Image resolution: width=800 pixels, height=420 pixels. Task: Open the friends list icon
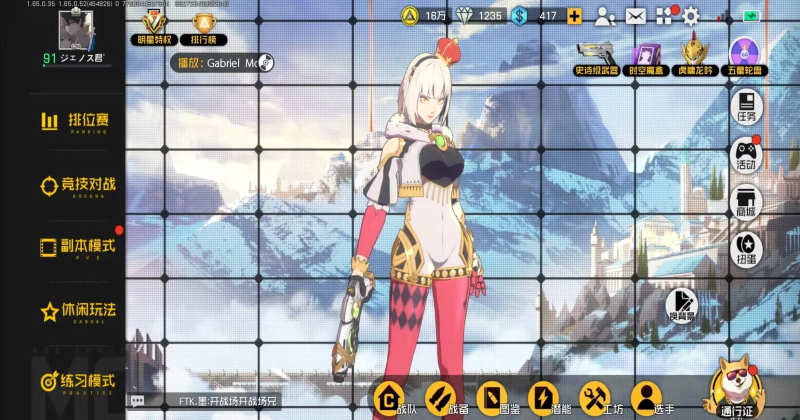point(605,15)
